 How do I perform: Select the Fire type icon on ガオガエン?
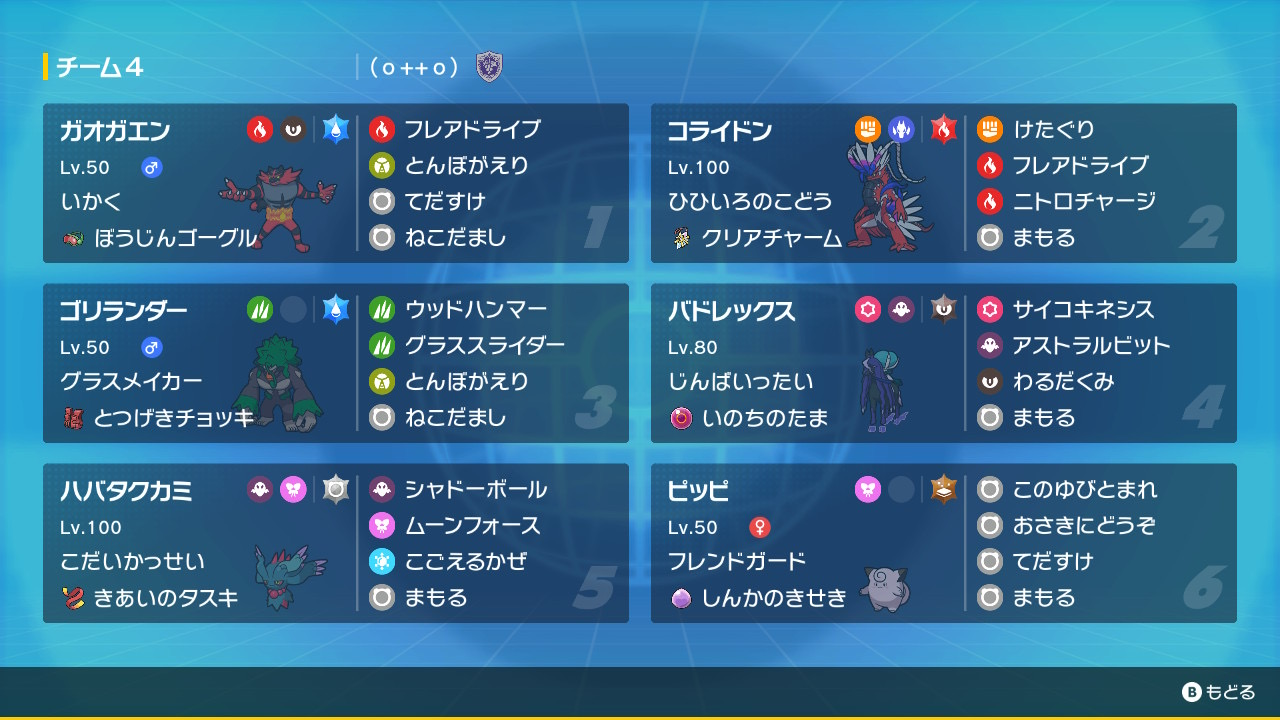click(259, 130)
